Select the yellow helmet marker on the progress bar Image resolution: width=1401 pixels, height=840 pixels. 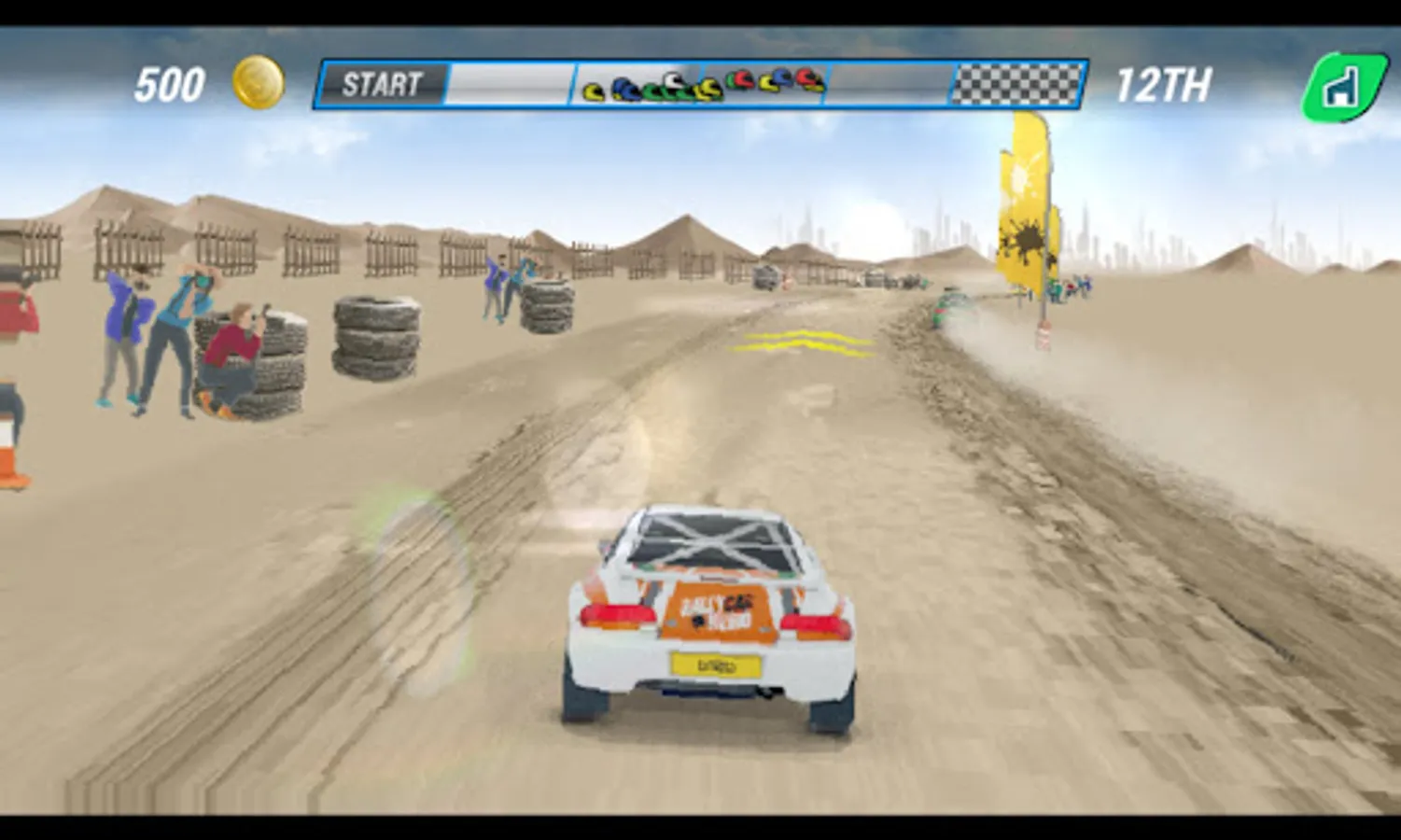point(594,91)
